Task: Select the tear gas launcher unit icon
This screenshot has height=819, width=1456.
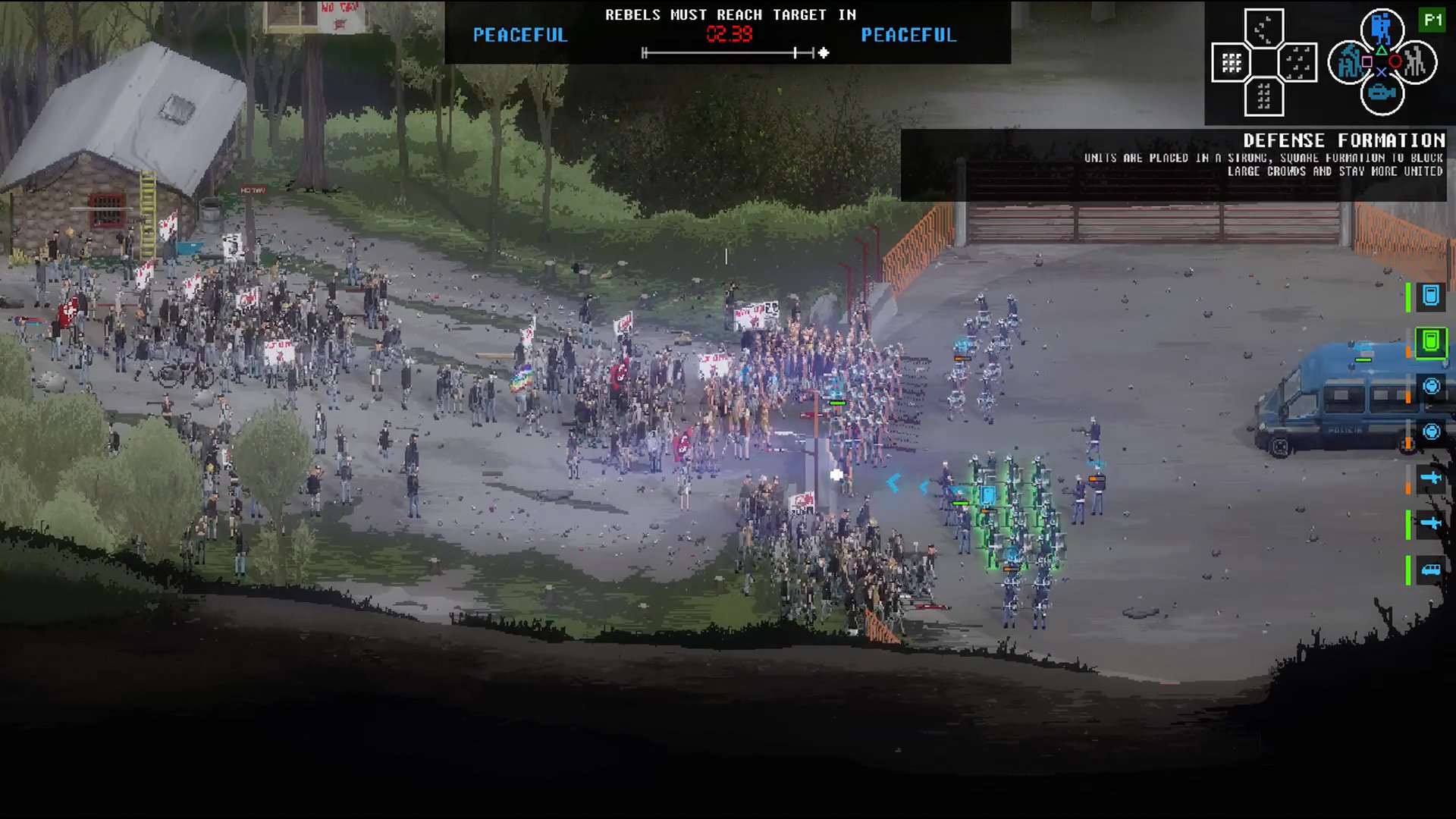Action: tap(1431, 478)
